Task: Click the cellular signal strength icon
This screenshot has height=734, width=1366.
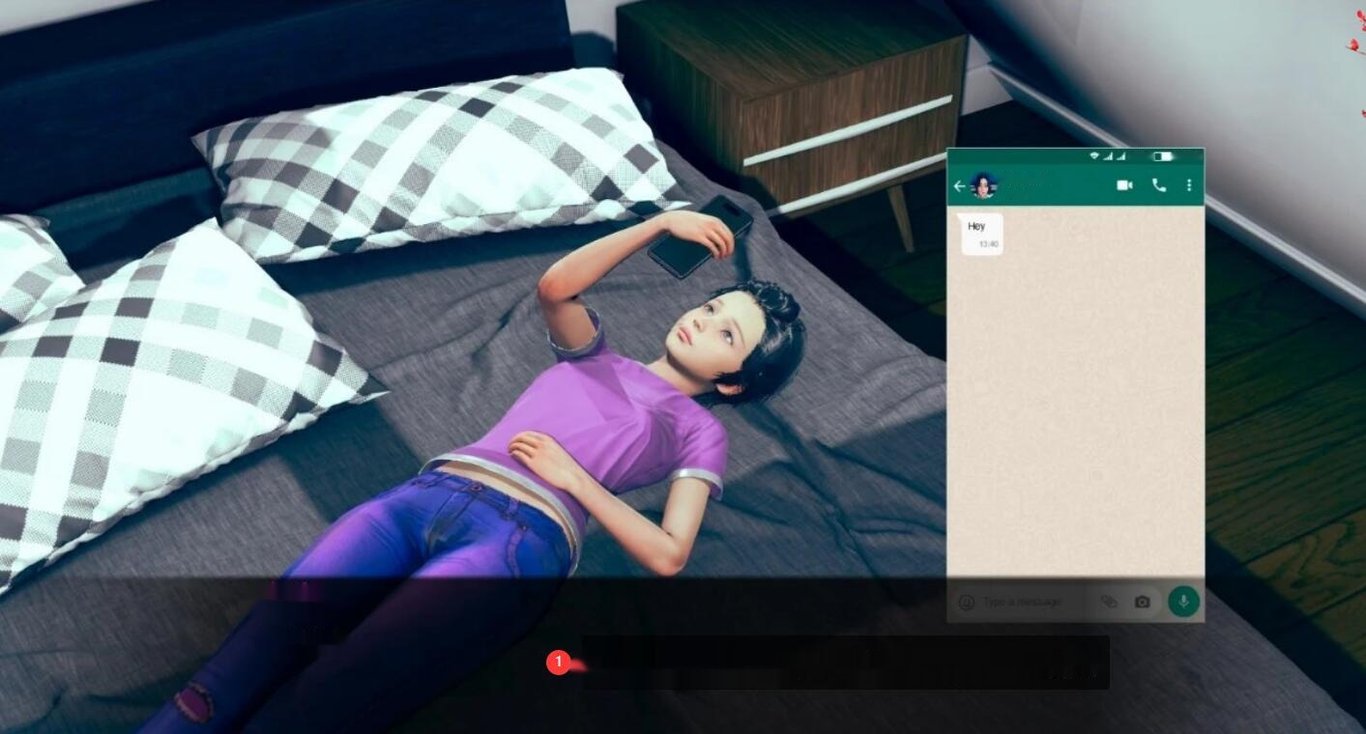Action: pos(1108,157)
